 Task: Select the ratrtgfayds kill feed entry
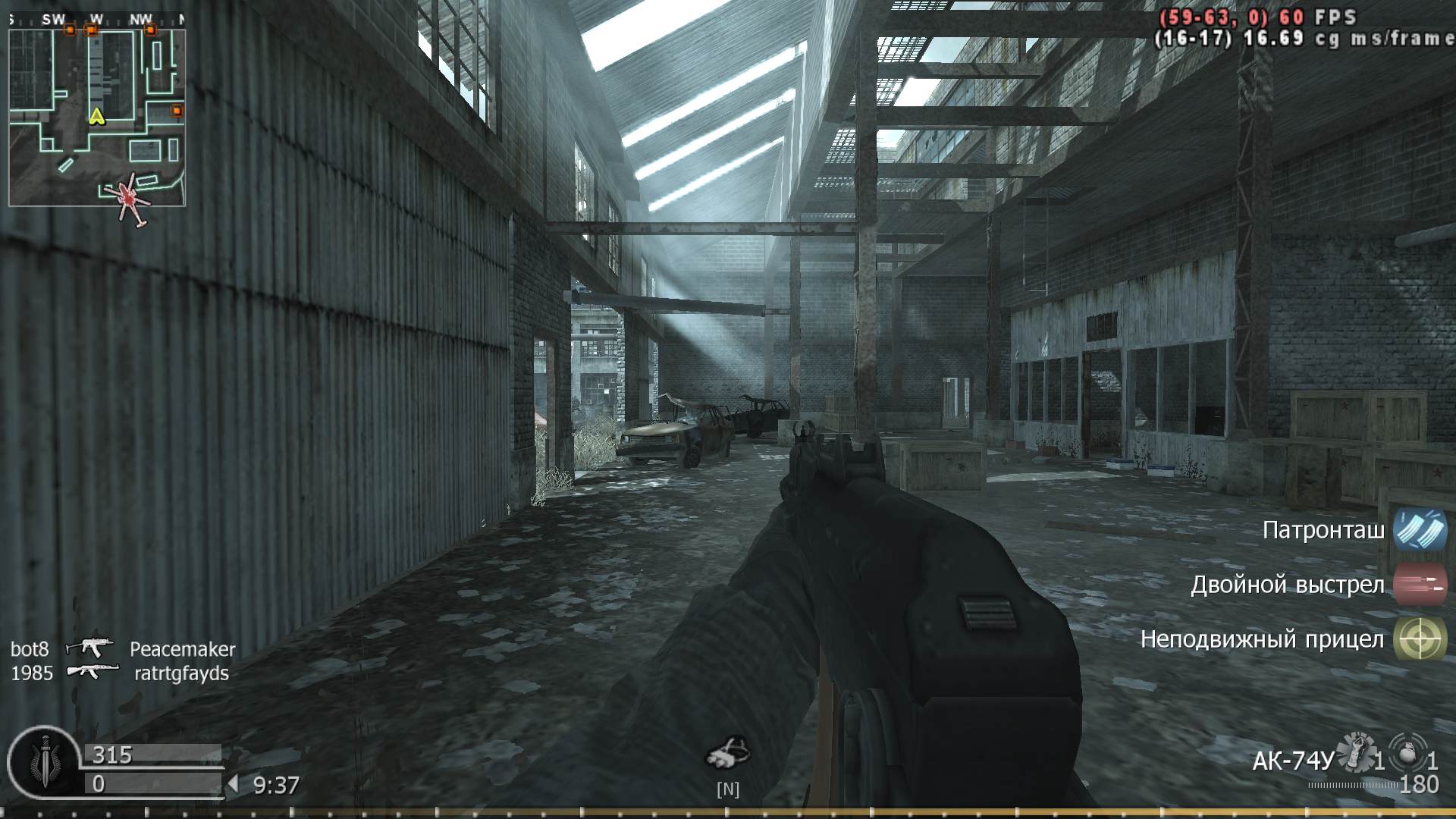click(182, 673)
